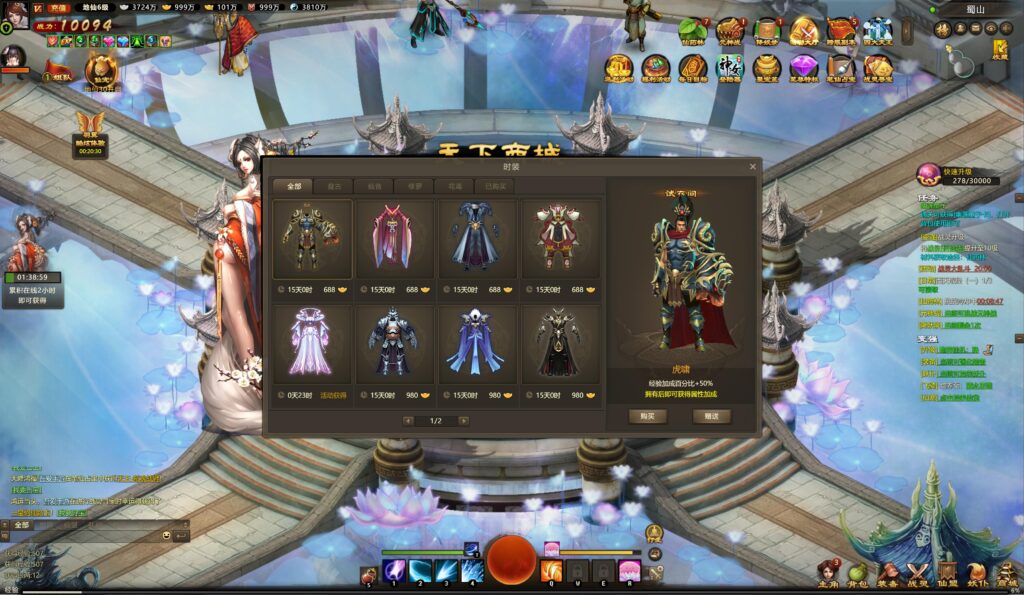
Task: Open the 主角 character menu
Action: (828, 573)
